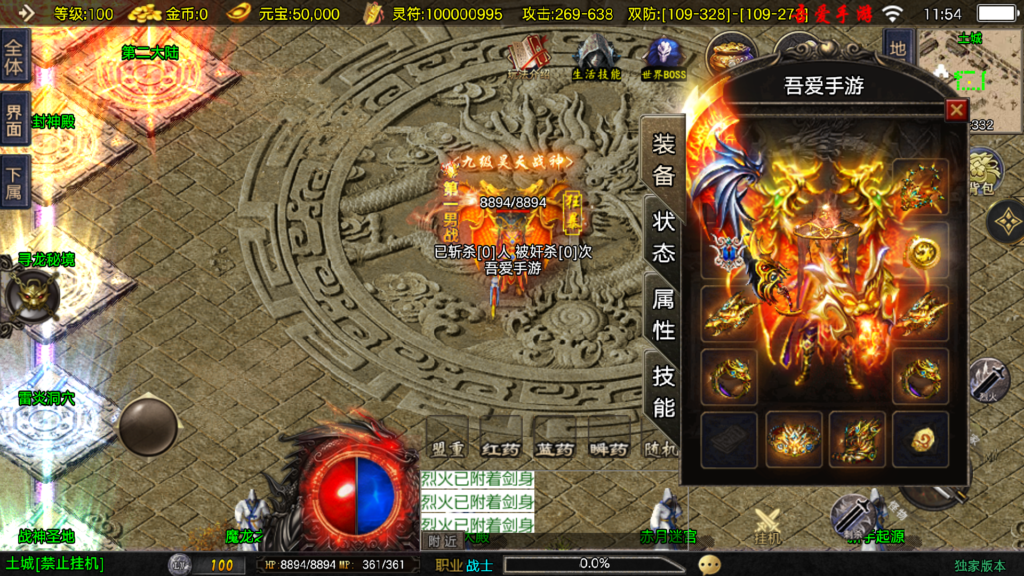This screenshot has width=1024, height=576.
Task: Open the 属性 attributes tab
Action: (x=663, y=313)
